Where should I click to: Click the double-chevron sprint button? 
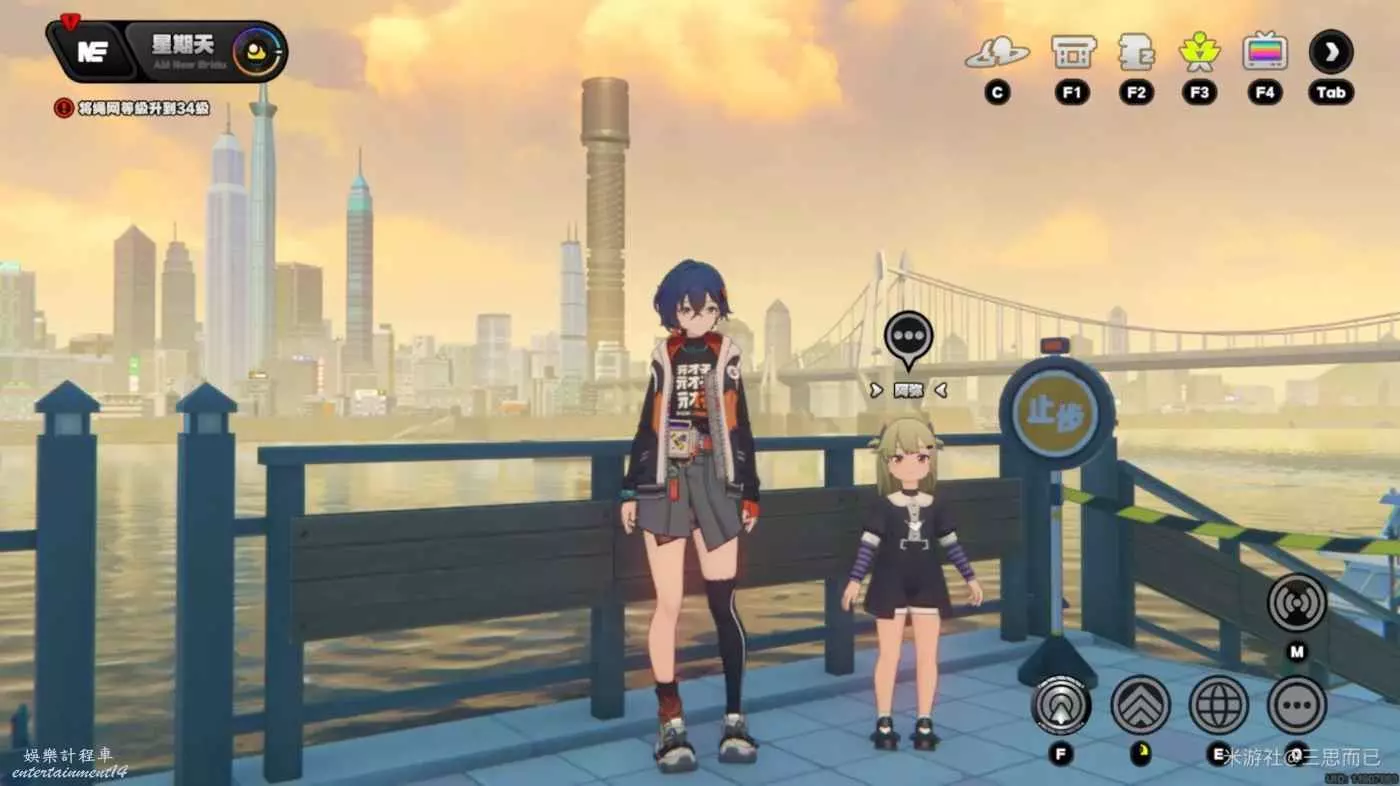(x=1140, y=705)
